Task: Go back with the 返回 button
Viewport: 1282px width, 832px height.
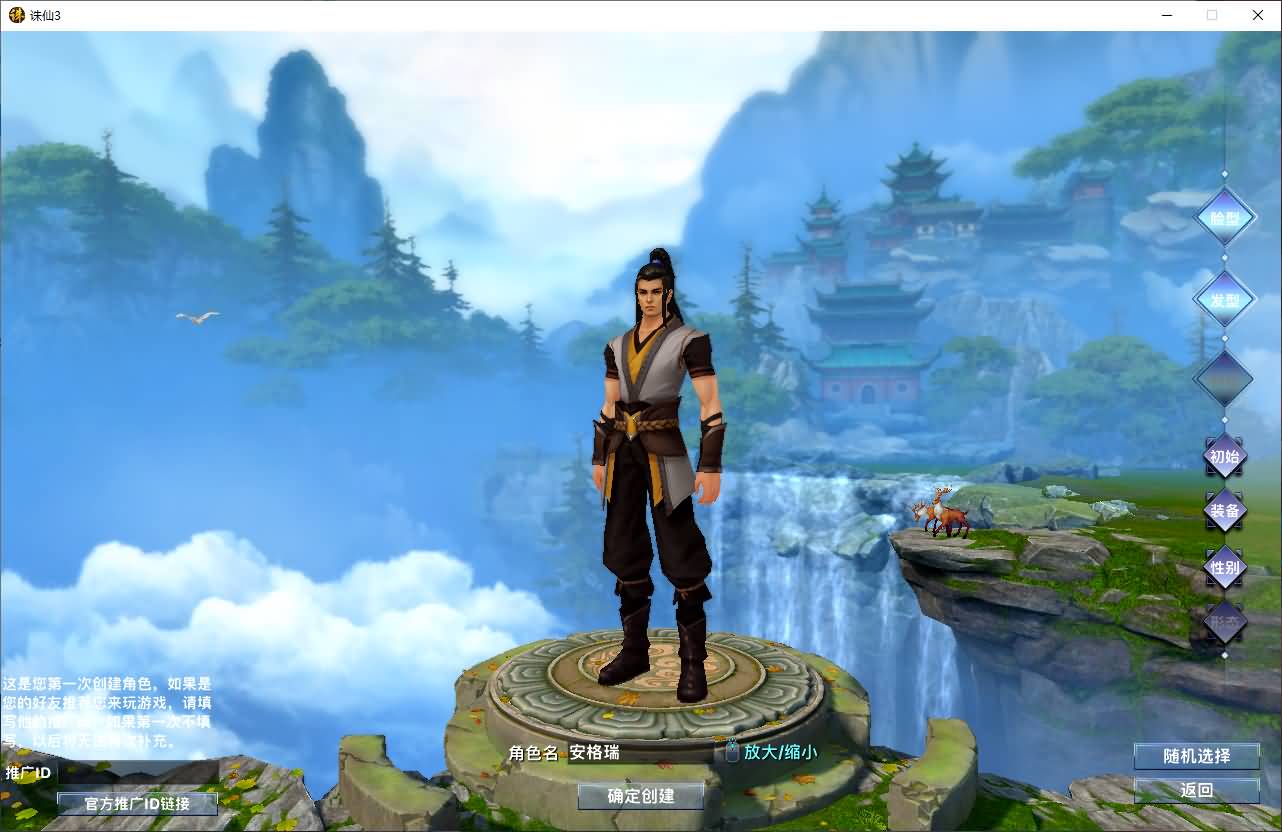Action: click(x=1196, y=790)
